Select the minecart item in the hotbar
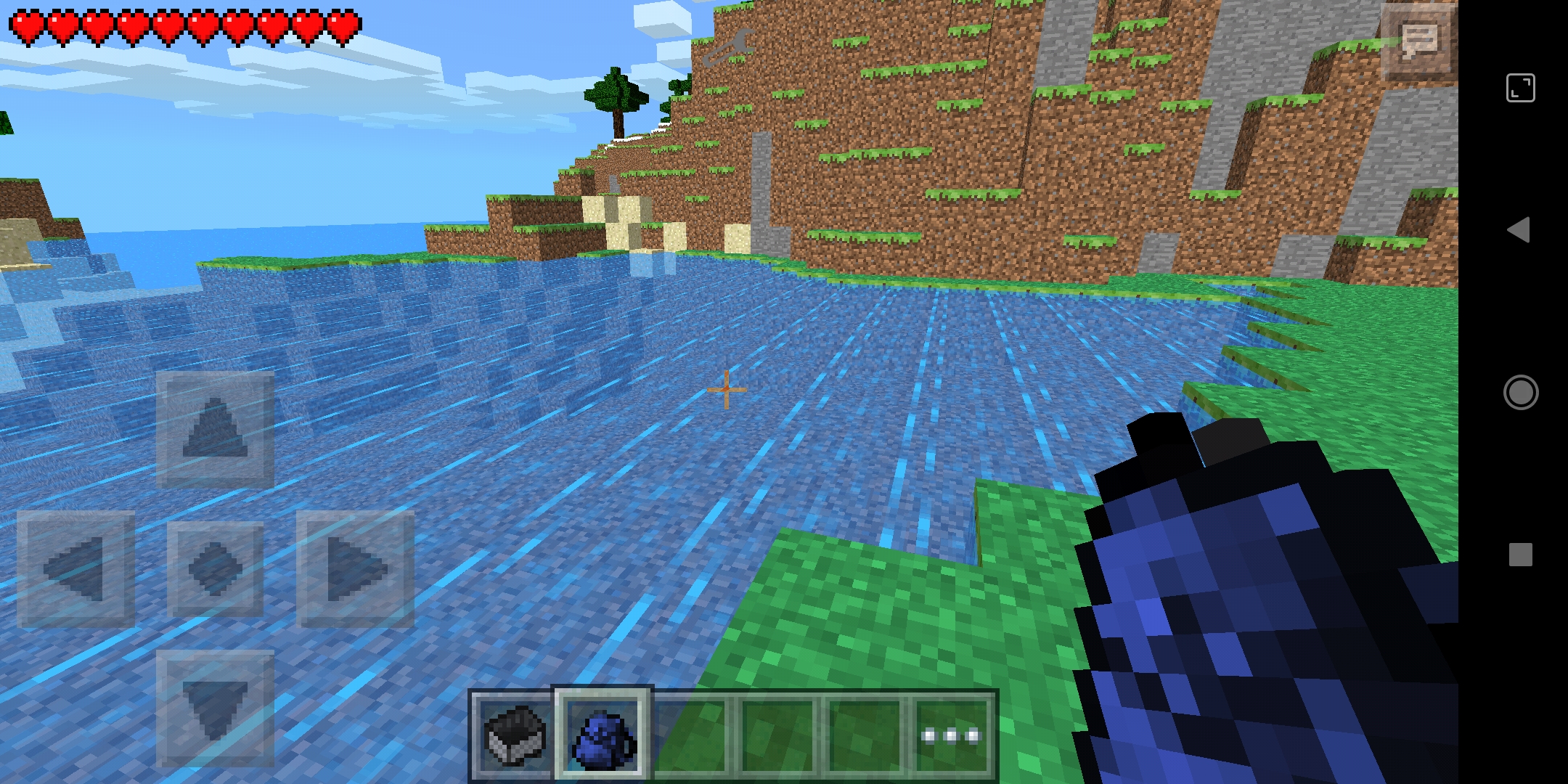This screenshot has width=1568, height=784. pyautogui.click(x=513, y=735)
